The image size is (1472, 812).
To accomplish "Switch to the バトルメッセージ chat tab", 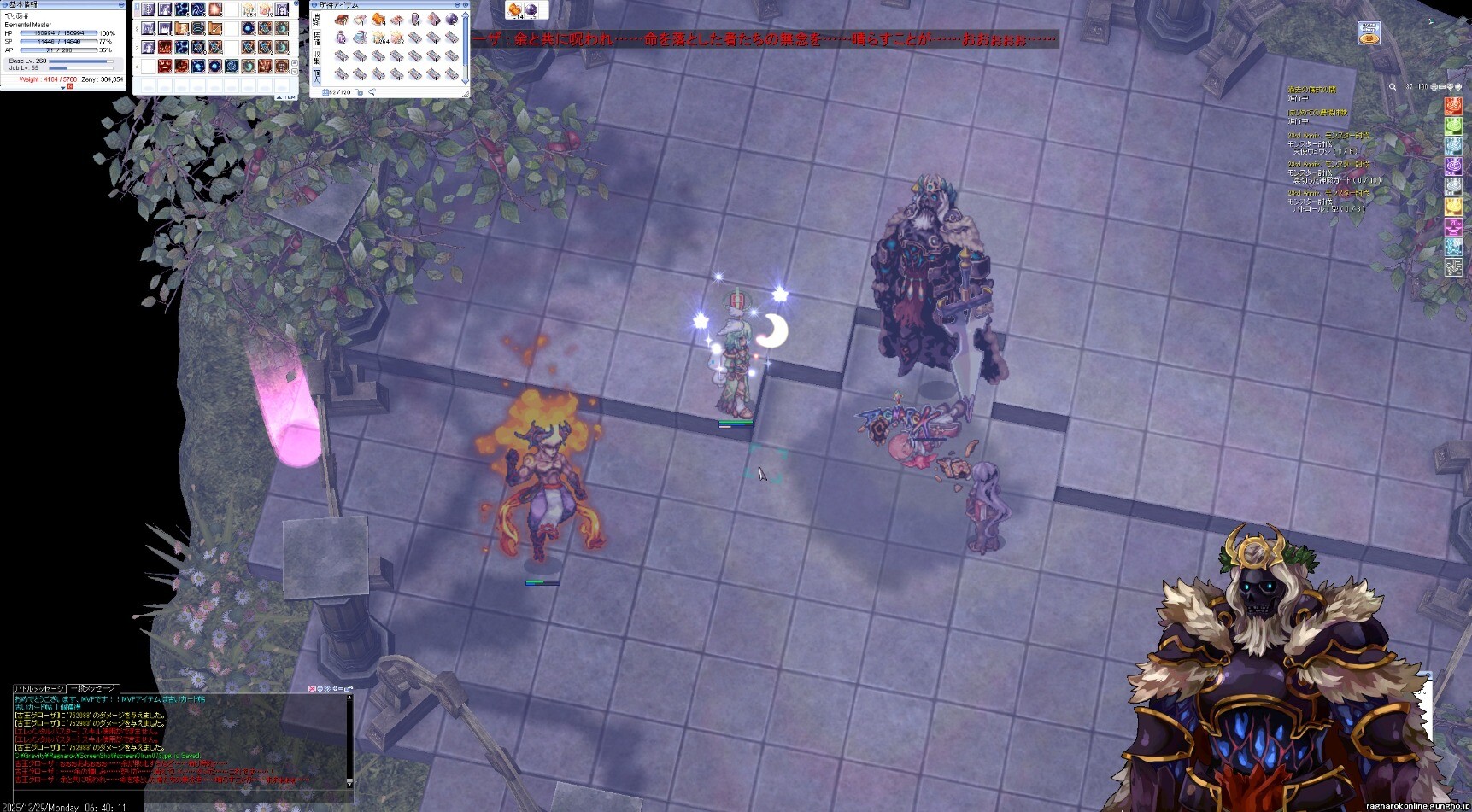I will point(39,688).
